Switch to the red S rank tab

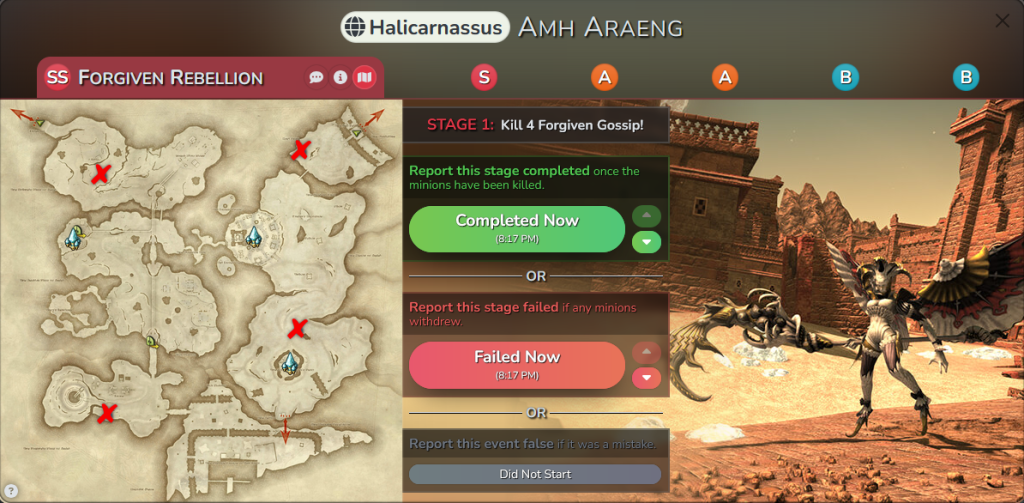(484, 77)
